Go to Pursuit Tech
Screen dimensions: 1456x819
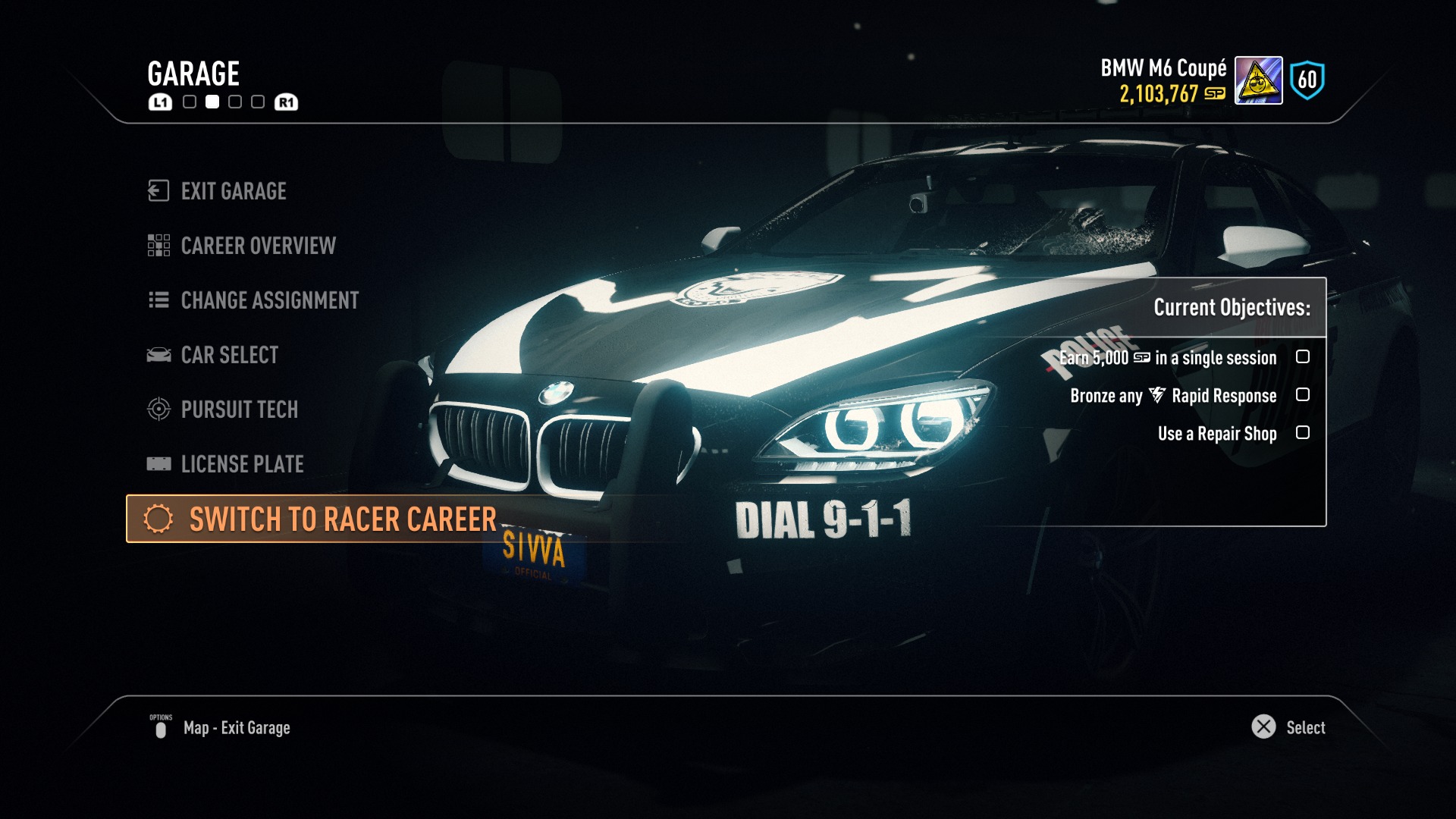click(x=239, y=409)
